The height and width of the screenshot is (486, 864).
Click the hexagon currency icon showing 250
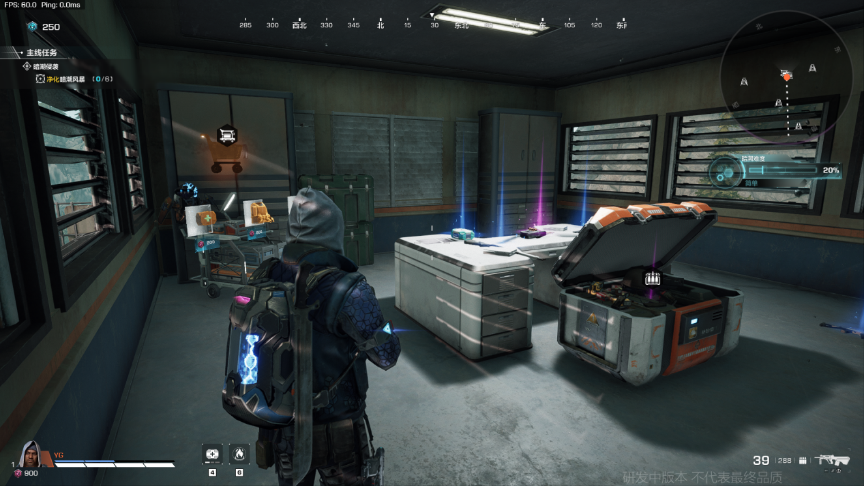click(30, 27)
